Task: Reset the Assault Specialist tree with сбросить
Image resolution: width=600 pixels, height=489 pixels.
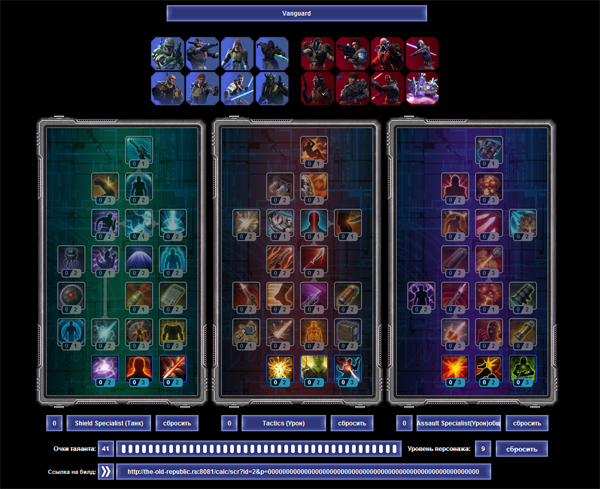Action: [x=525, y=423]
